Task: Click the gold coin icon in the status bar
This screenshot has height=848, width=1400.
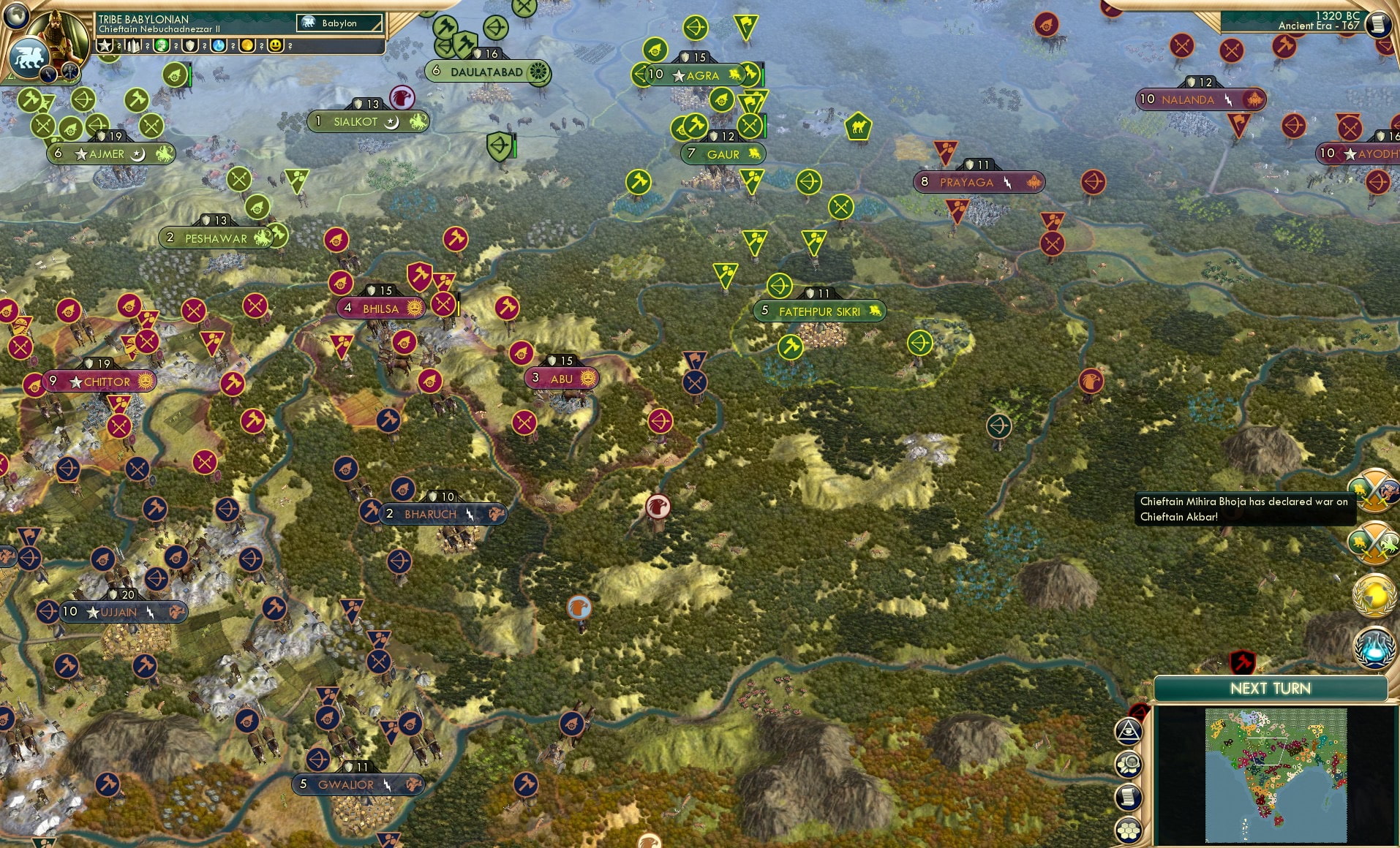Action: (x=248, y=45)
